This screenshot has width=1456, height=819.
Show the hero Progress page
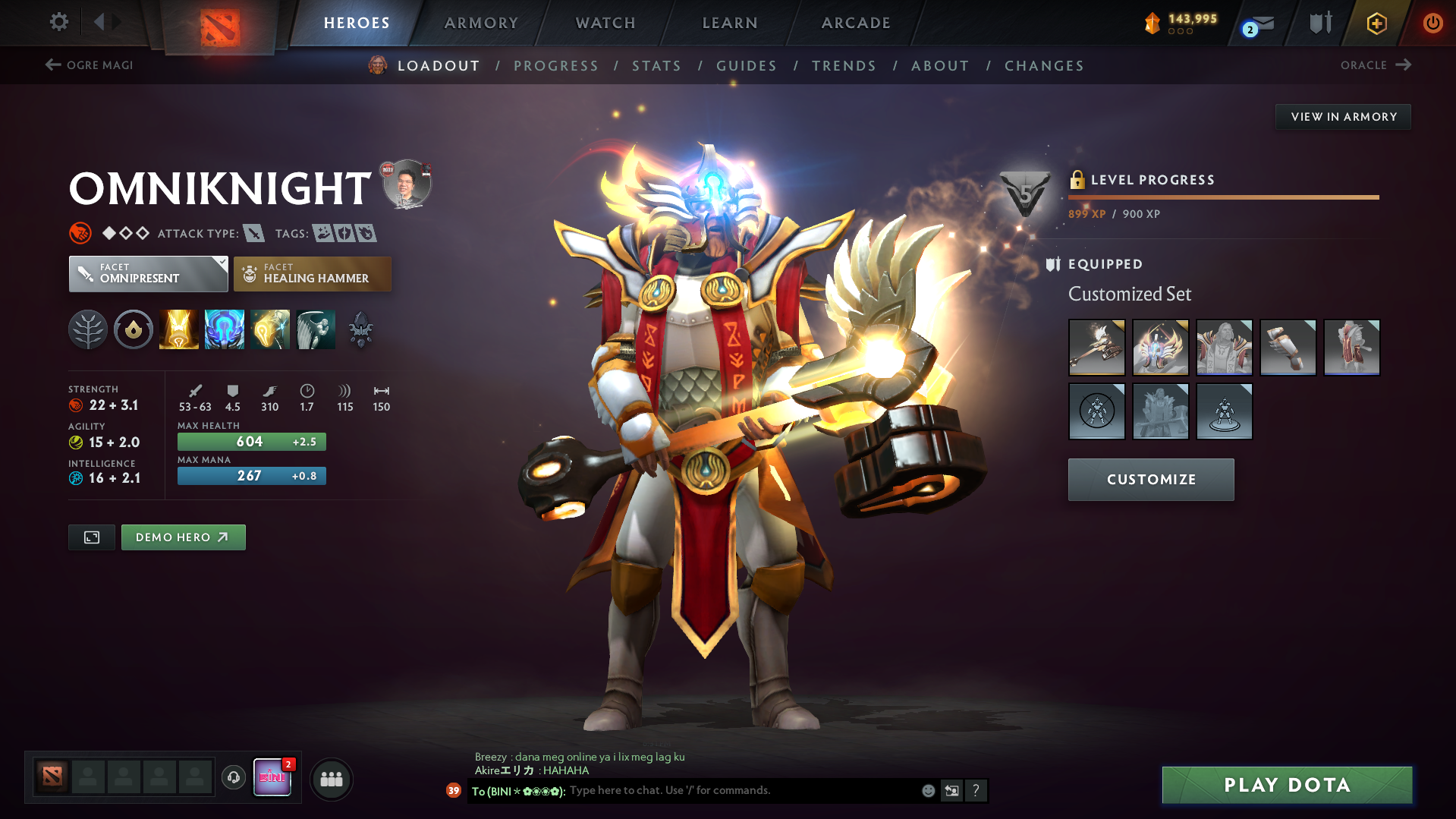556,66
